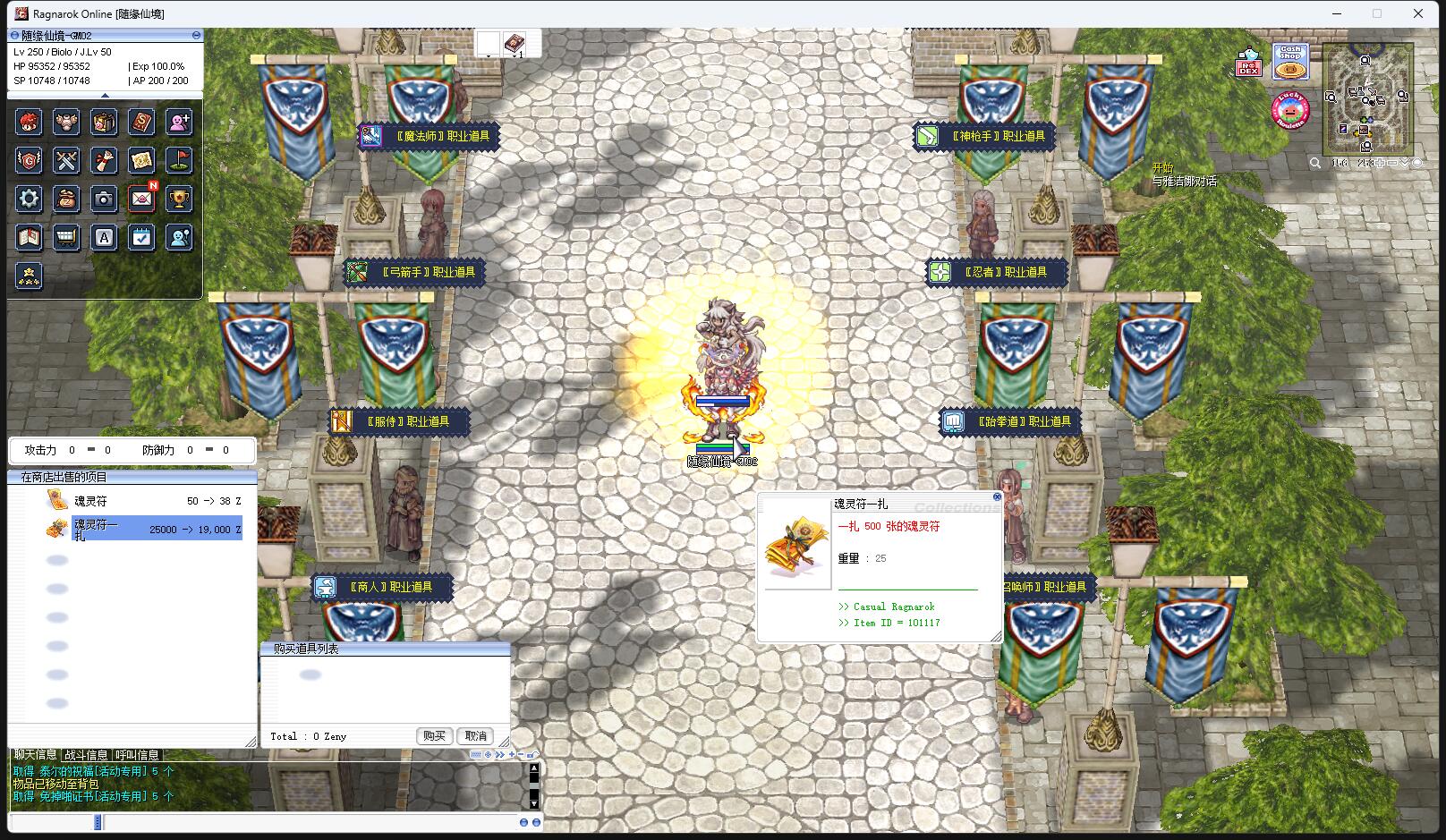Select the 魂灵符一扎 bundle shop row
The image size is (1446, 840).
143,529
